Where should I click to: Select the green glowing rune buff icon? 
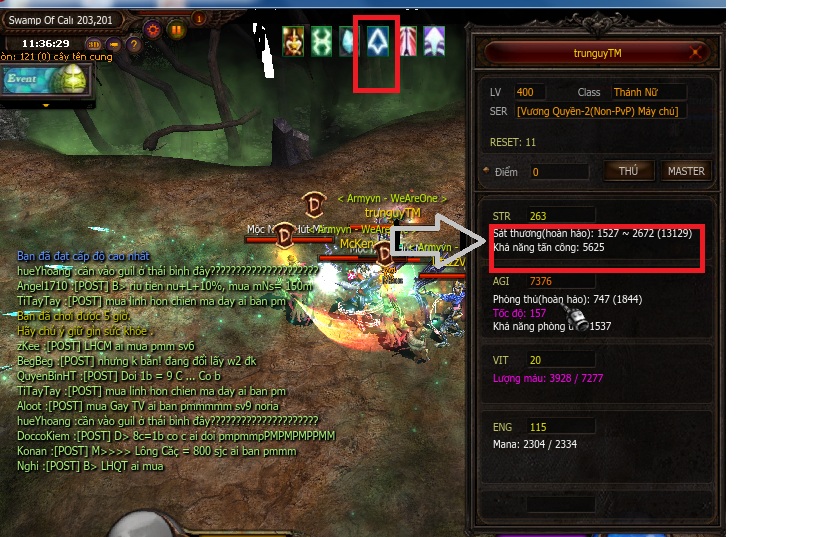tap(322, 41)
